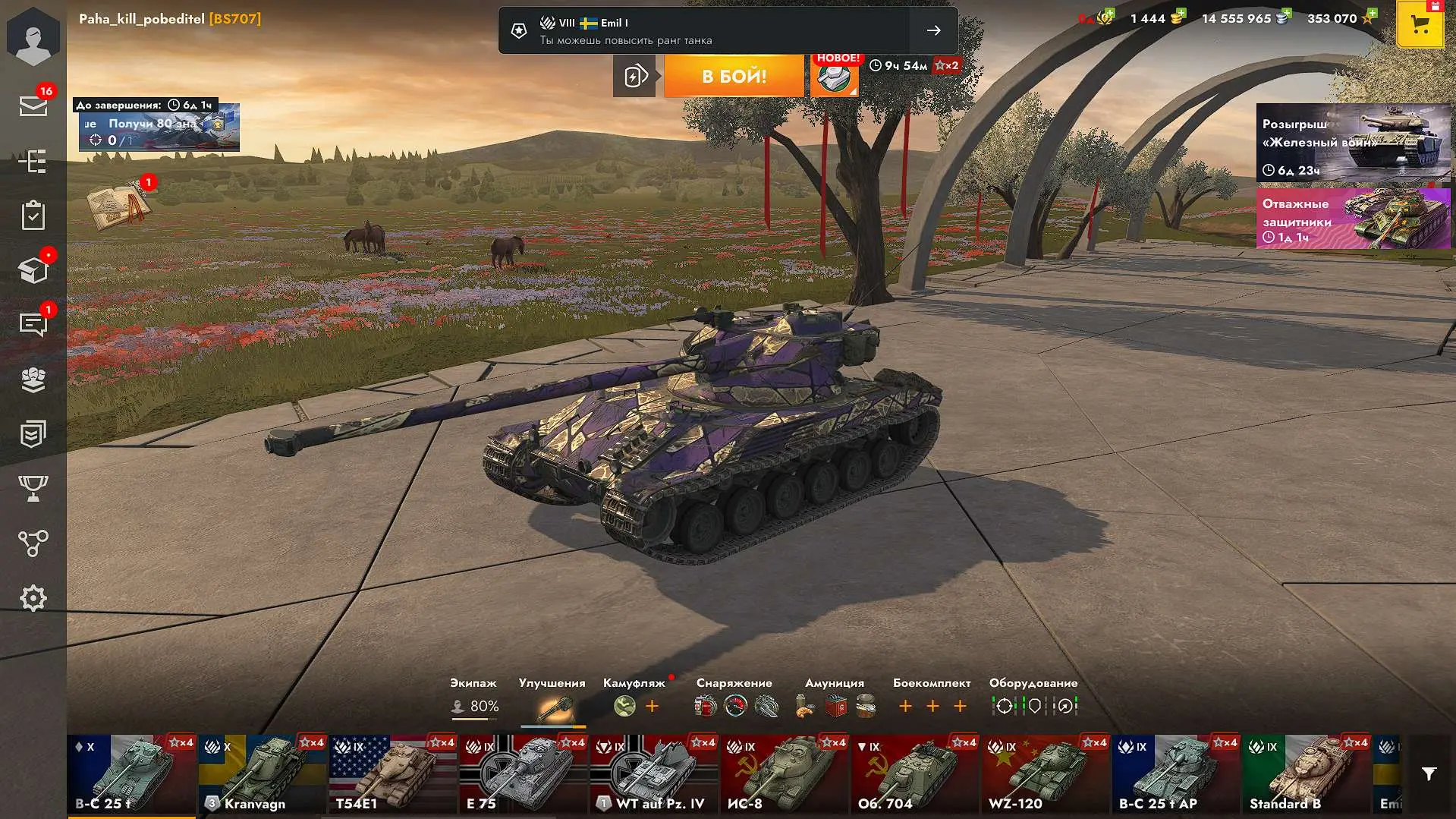This screenshot has width=1456, height=819.
Task: Open the Экипаж crew panel
Action: click(x=474, y=698)
